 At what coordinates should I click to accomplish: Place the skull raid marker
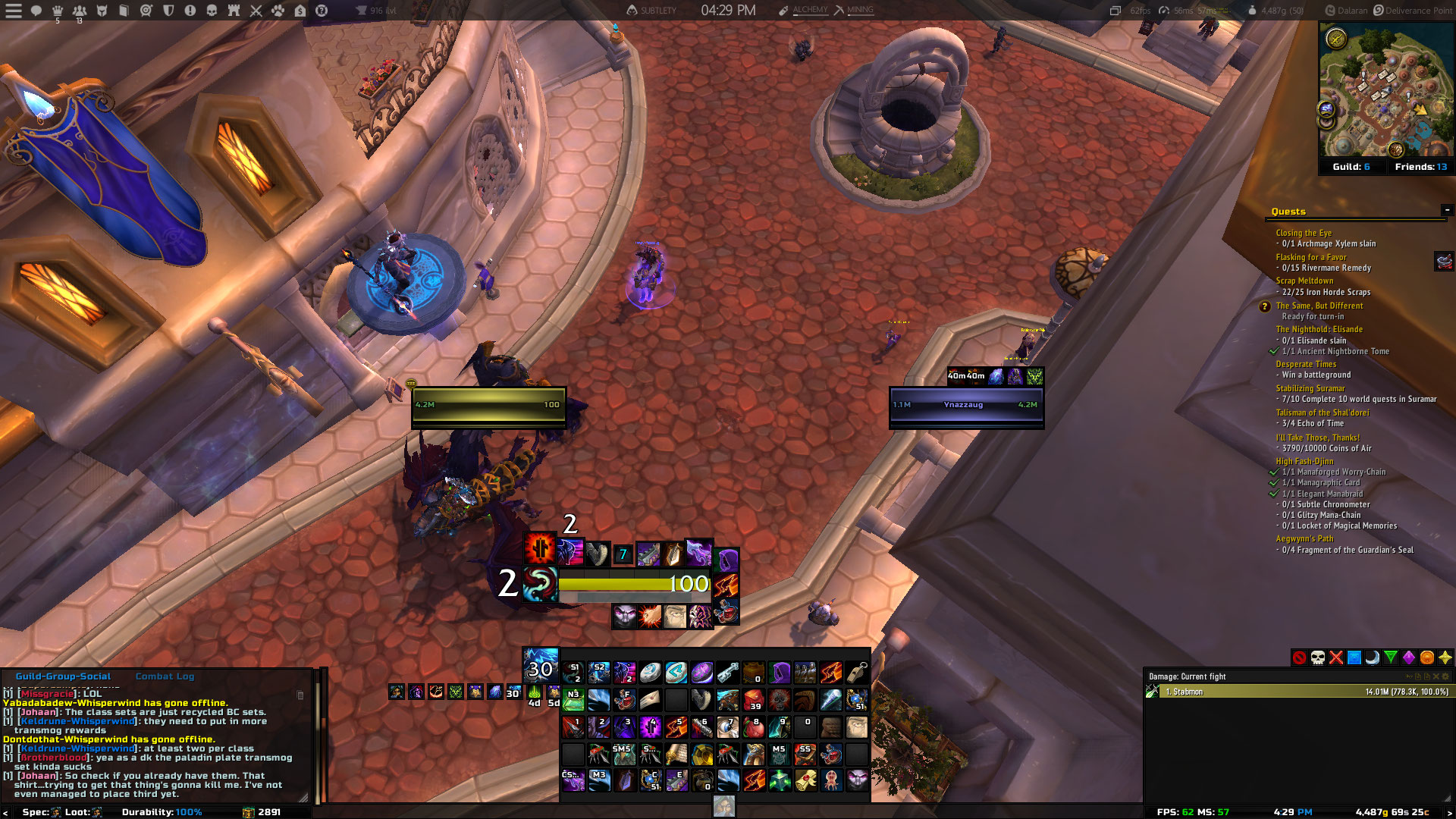coord(1318,657)
